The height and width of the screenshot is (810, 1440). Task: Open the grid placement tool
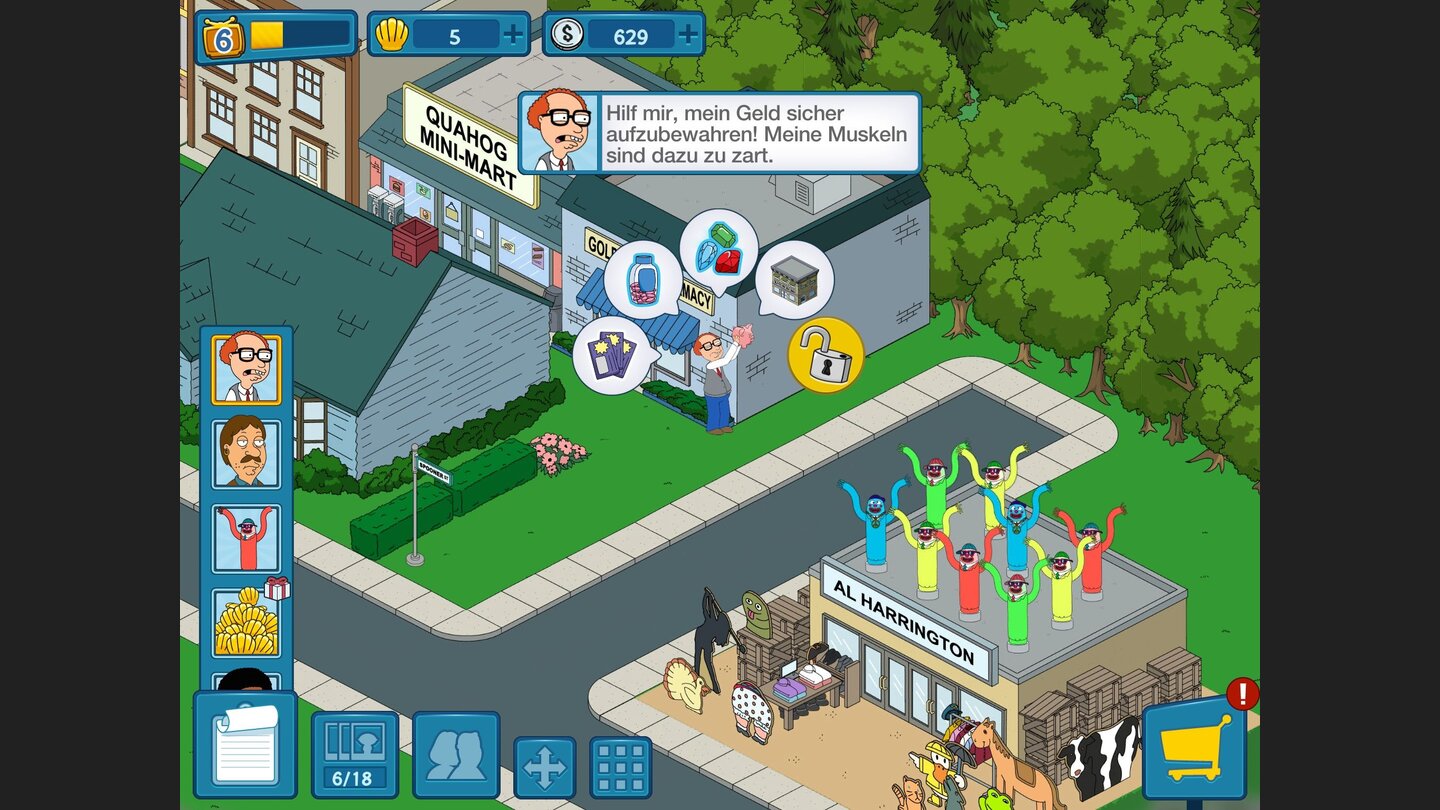click(622, 766)
